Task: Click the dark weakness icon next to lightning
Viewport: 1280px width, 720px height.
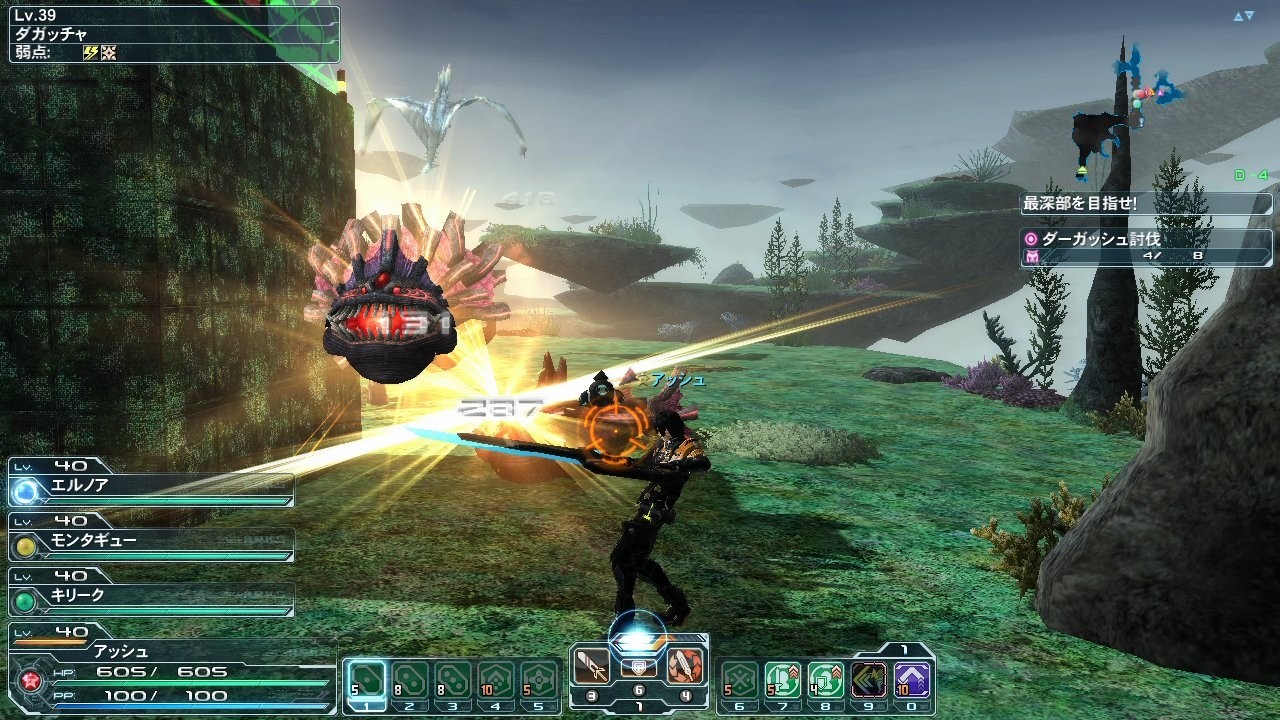Action: [x=109, y=50]
